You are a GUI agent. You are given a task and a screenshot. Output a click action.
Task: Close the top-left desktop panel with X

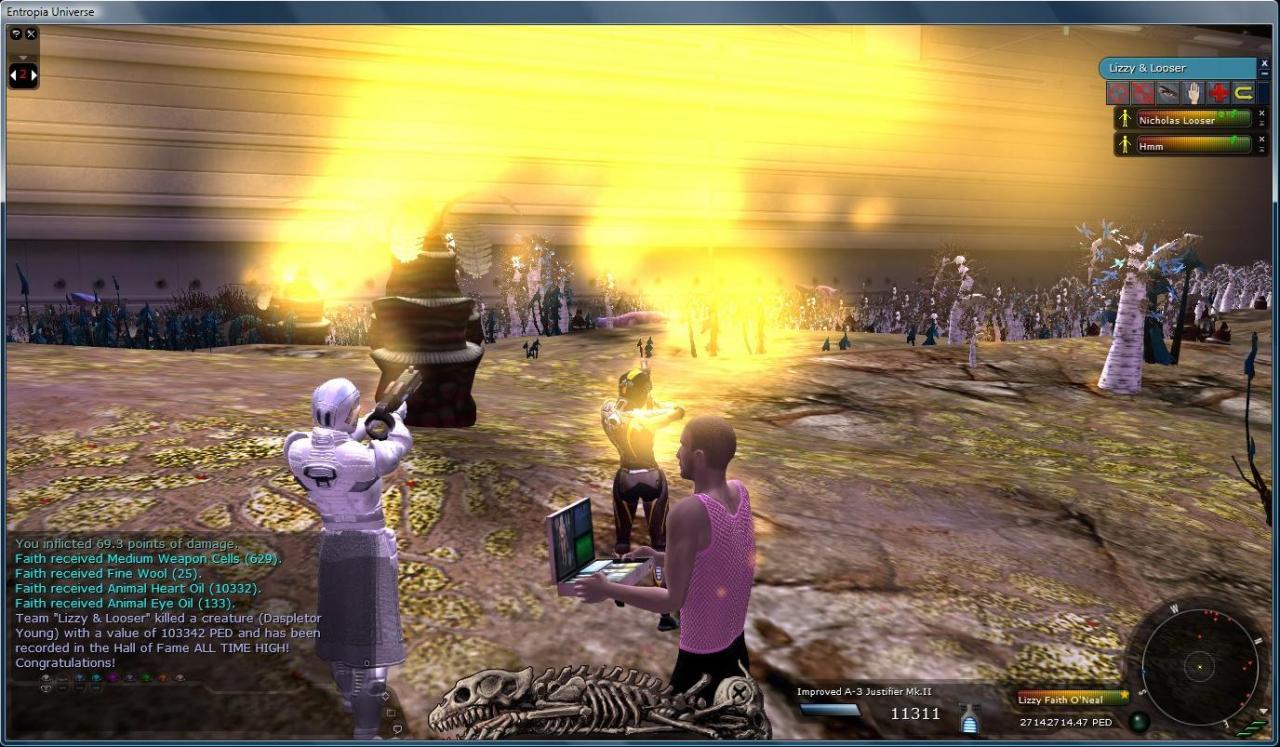tap(31, 34)
